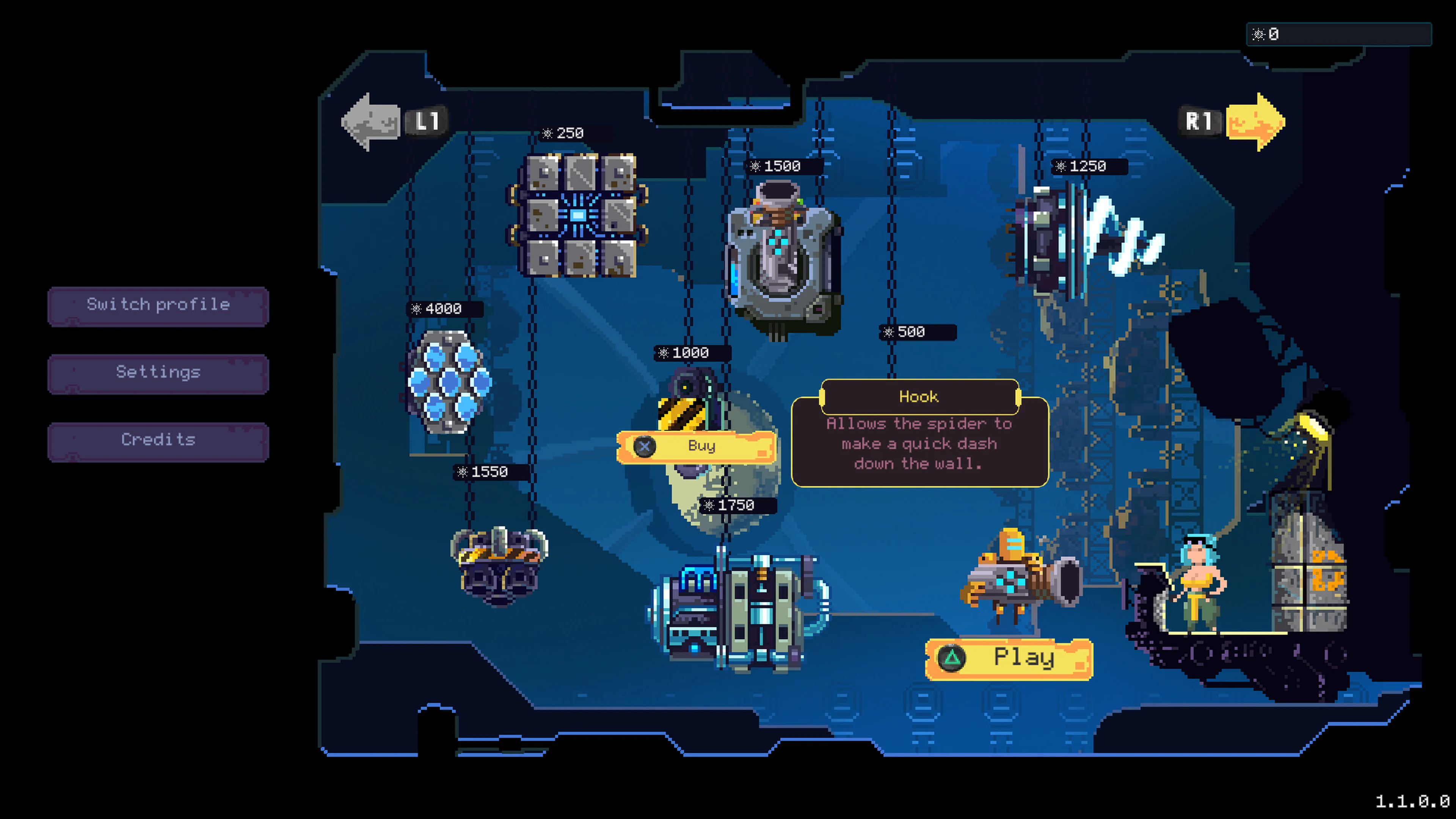This screenshot has width=1456, height=819.
Task: Start the game with Play
Action: click(x=1009, y=659)
